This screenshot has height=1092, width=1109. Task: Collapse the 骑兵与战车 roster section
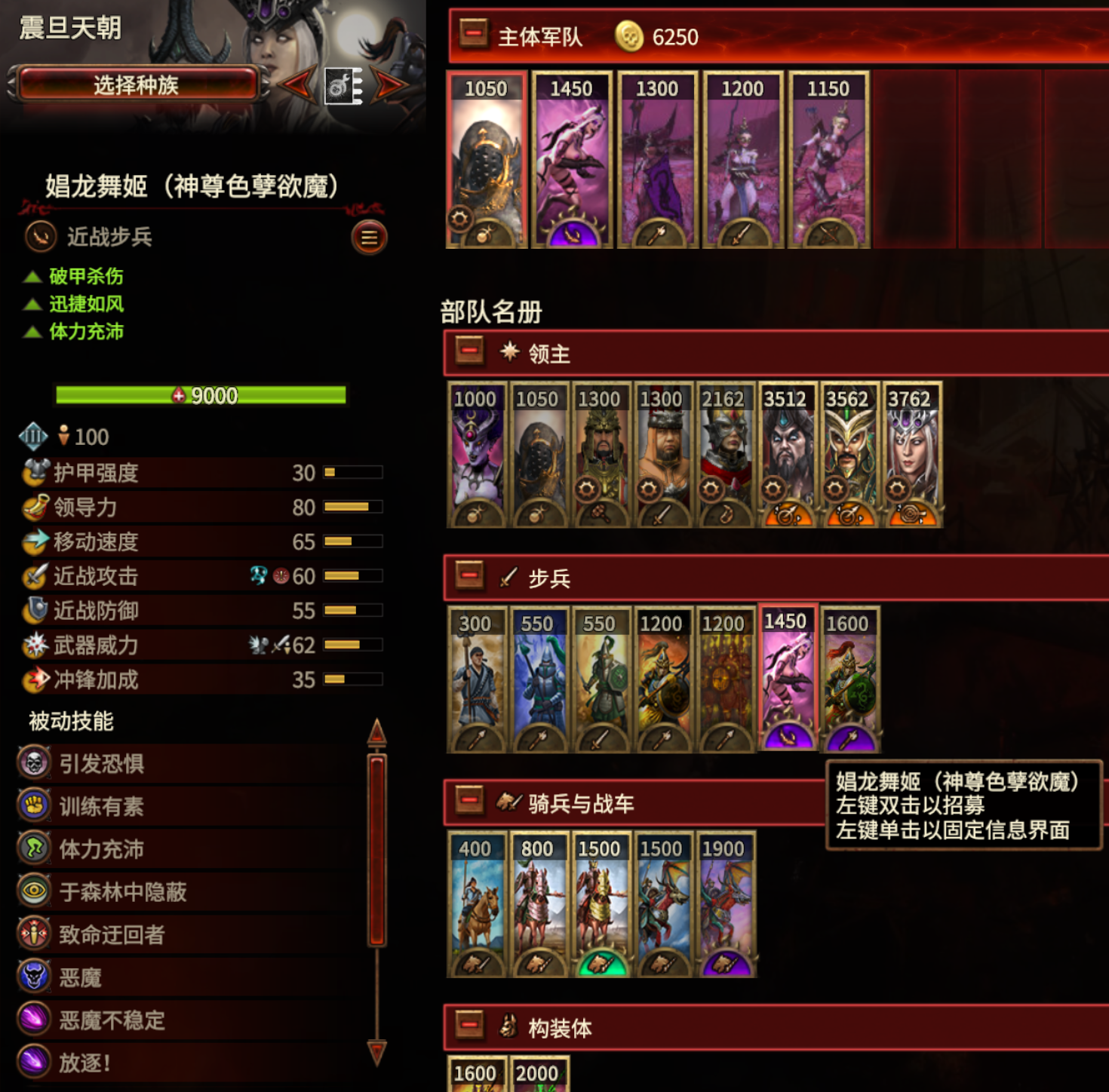[x=469, y=802]
